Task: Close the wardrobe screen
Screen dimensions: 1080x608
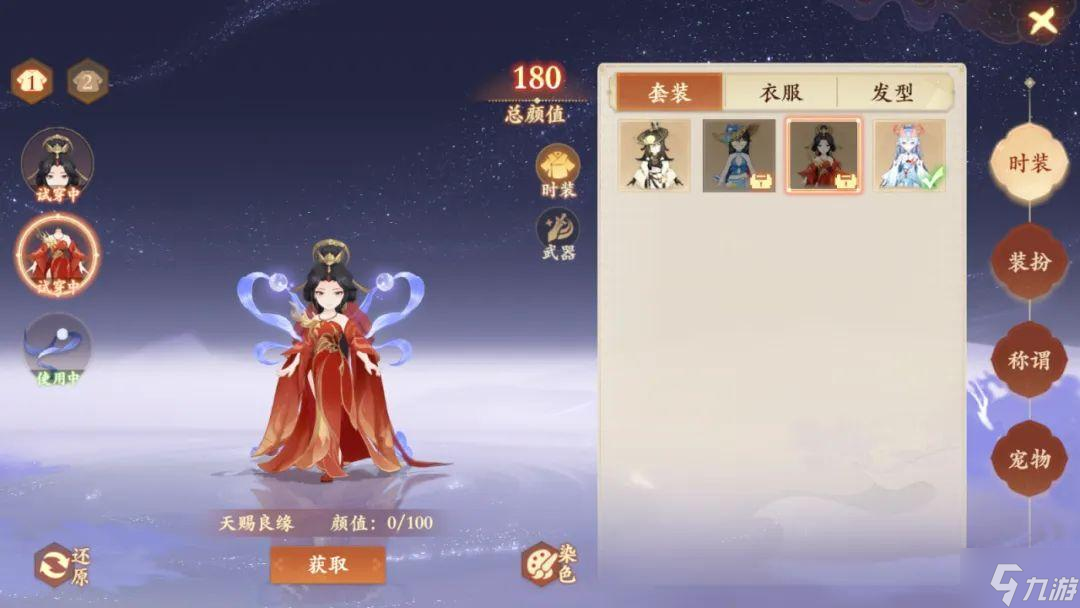Action: pyautogui.click(x=1042, y=21)
